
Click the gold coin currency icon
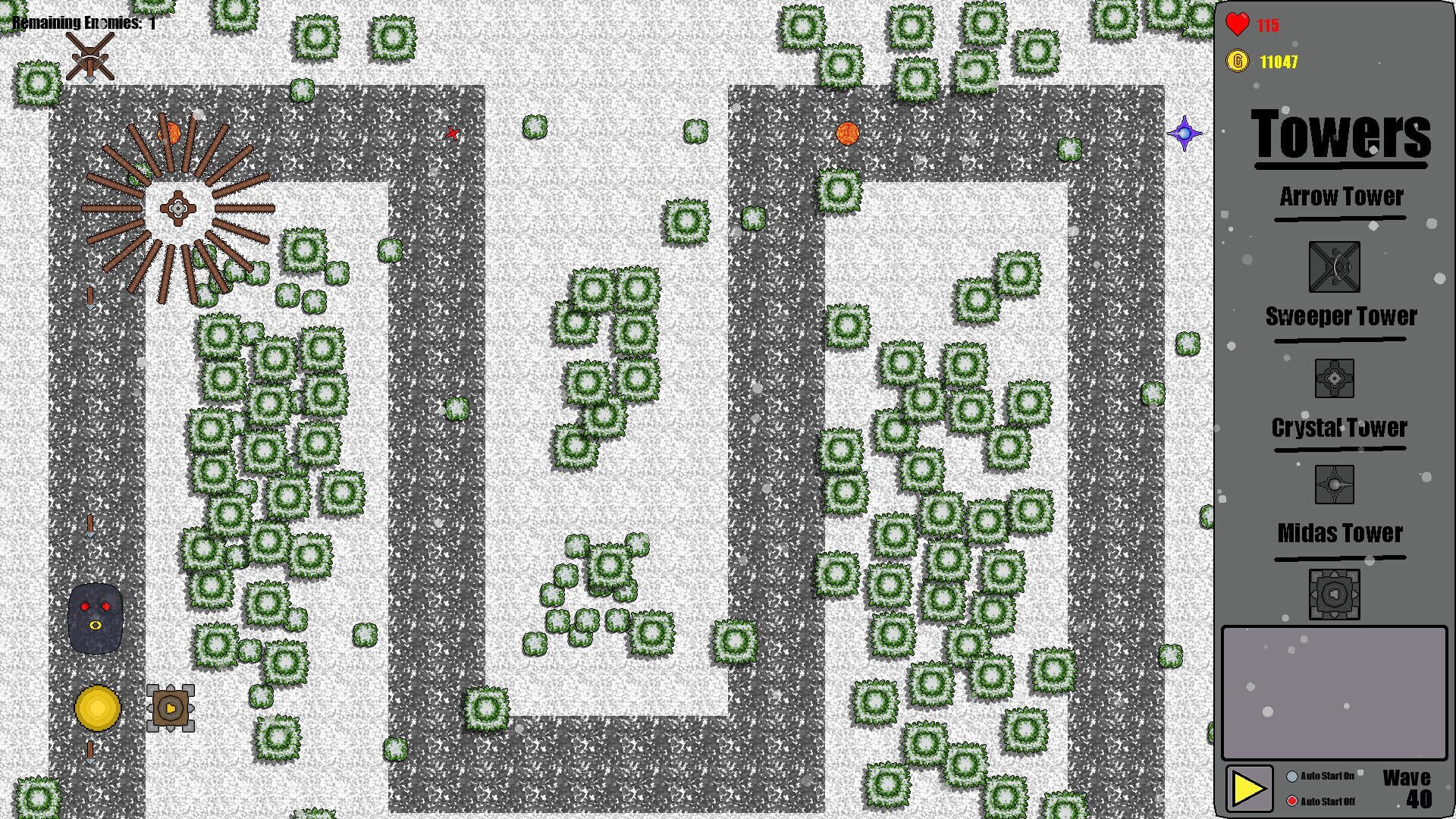(1238, 62)
